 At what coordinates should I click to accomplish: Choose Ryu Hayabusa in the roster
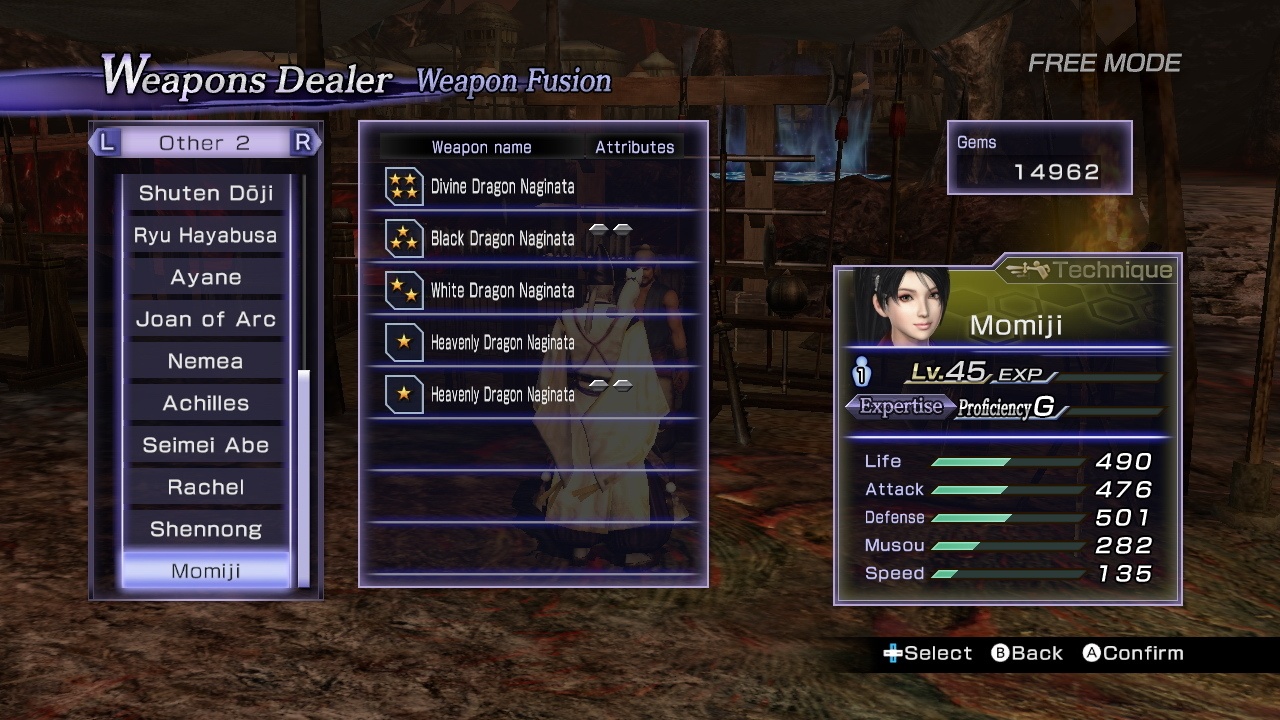click(x=206, y=235)
